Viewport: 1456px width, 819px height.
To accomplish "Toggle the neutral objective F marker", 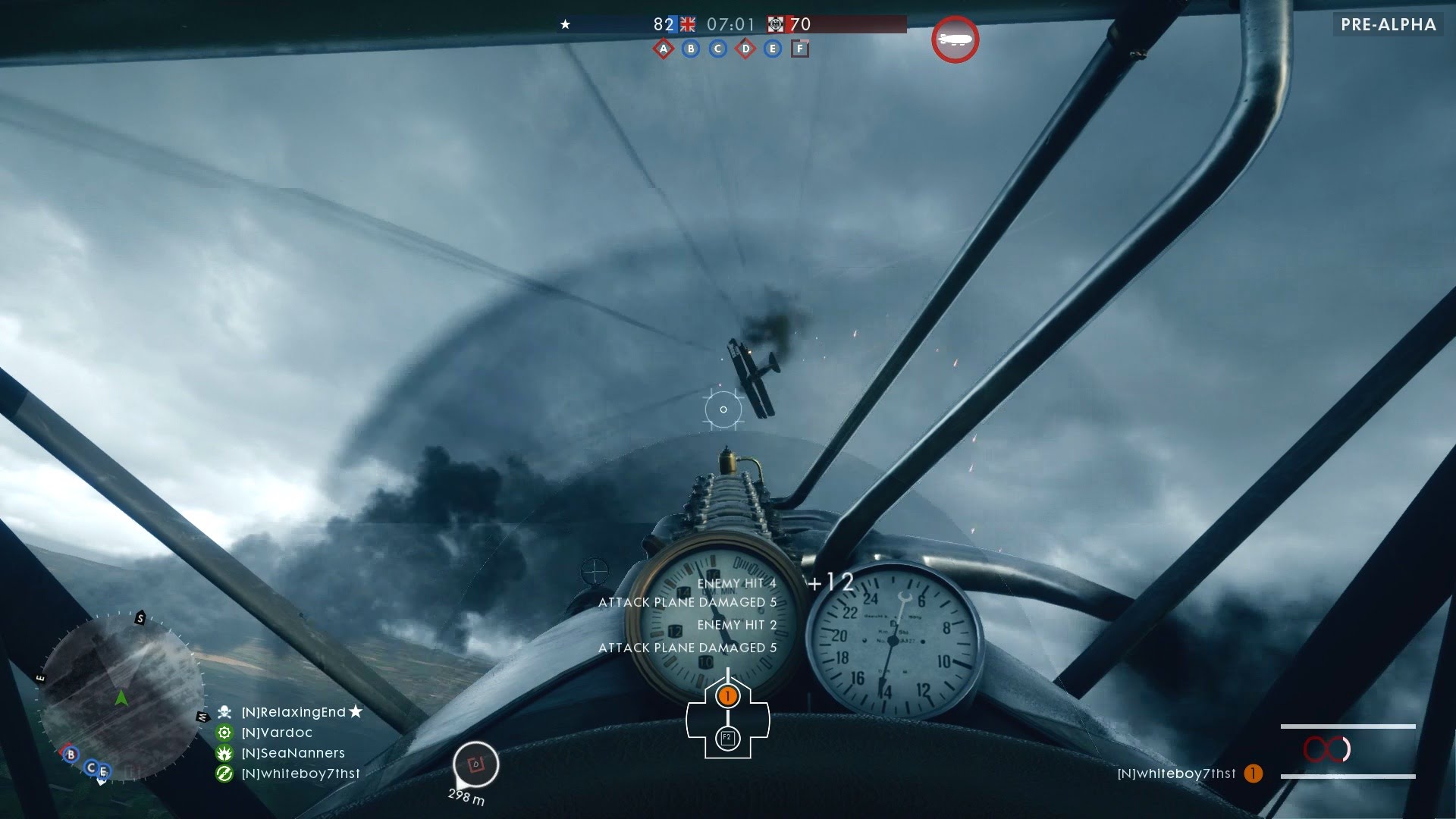I will coord(799,49).
